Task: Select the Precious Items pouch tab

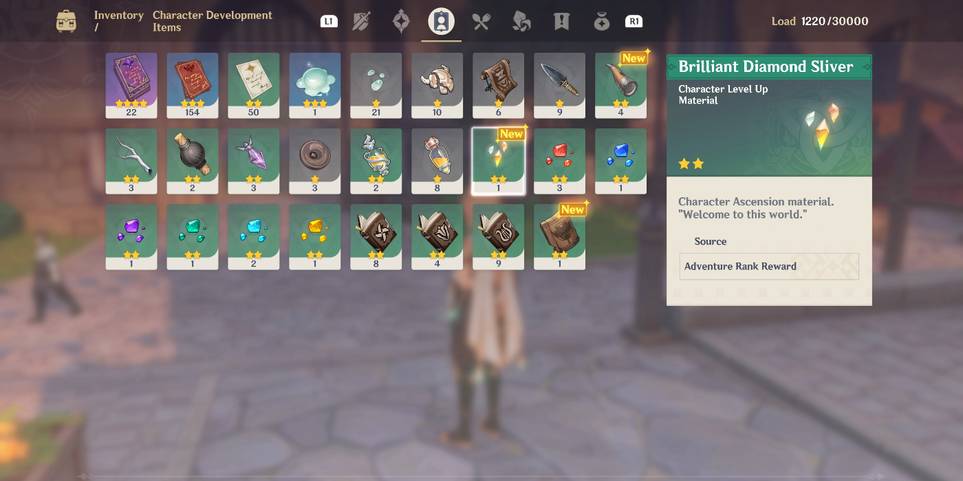Action: point(601,21)
